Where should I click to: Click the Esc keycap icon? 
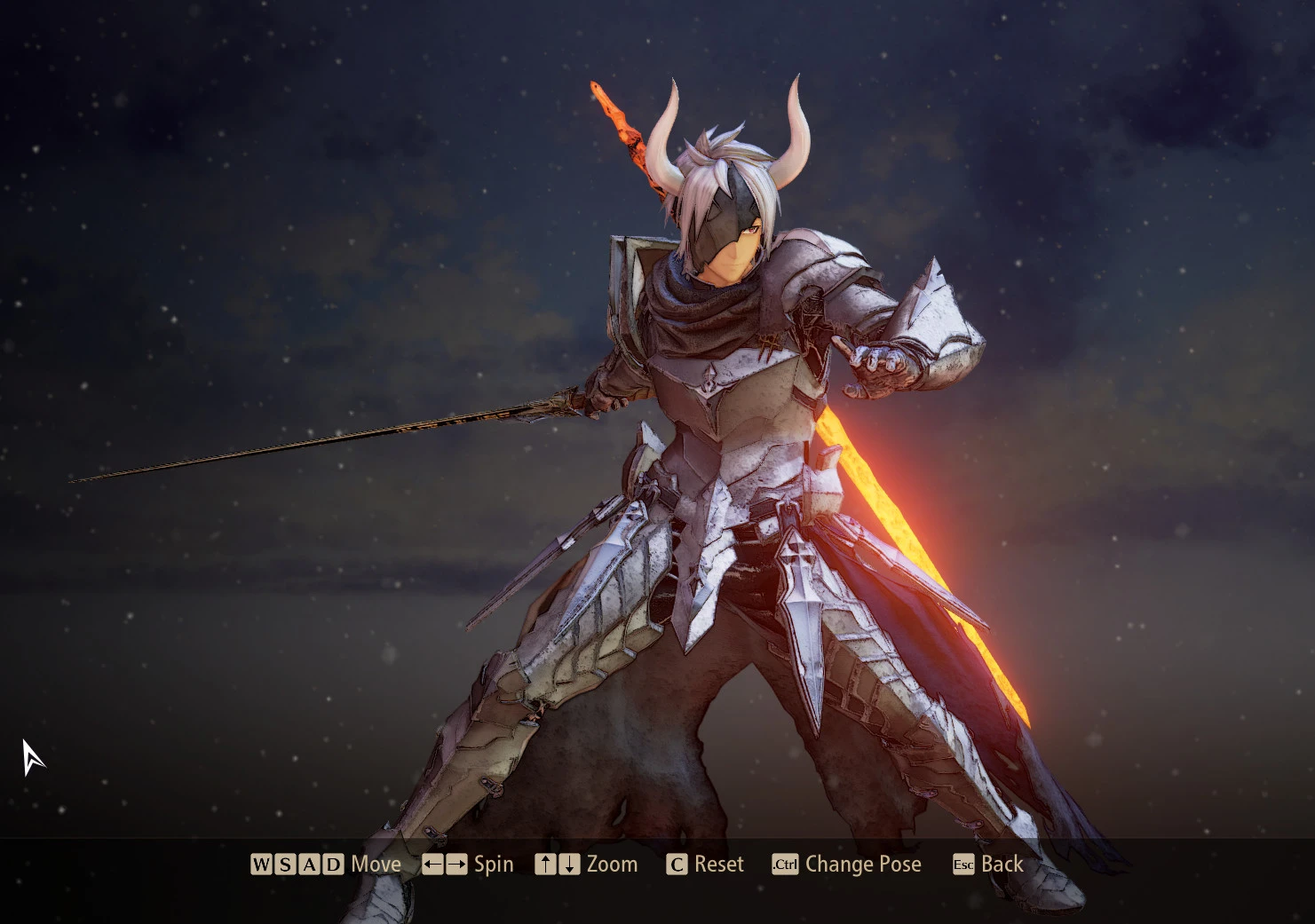click(962, 864)
